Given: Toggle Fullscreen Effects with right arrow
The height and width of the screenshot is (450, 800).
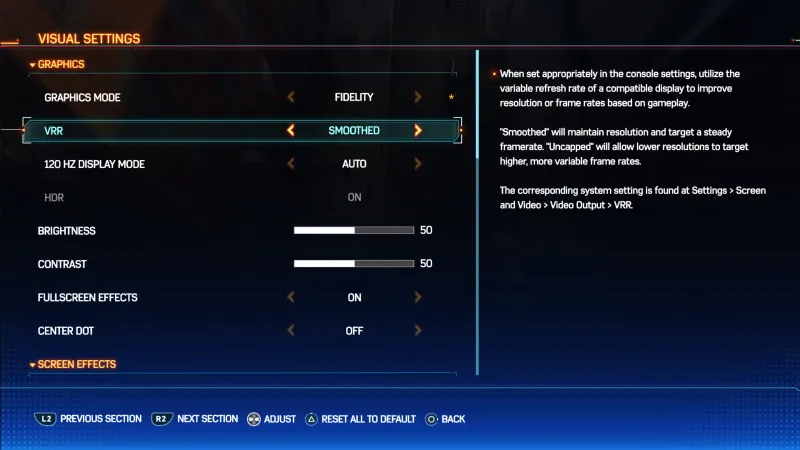Looking at the screenshot, I should click(x=418, y=297).
